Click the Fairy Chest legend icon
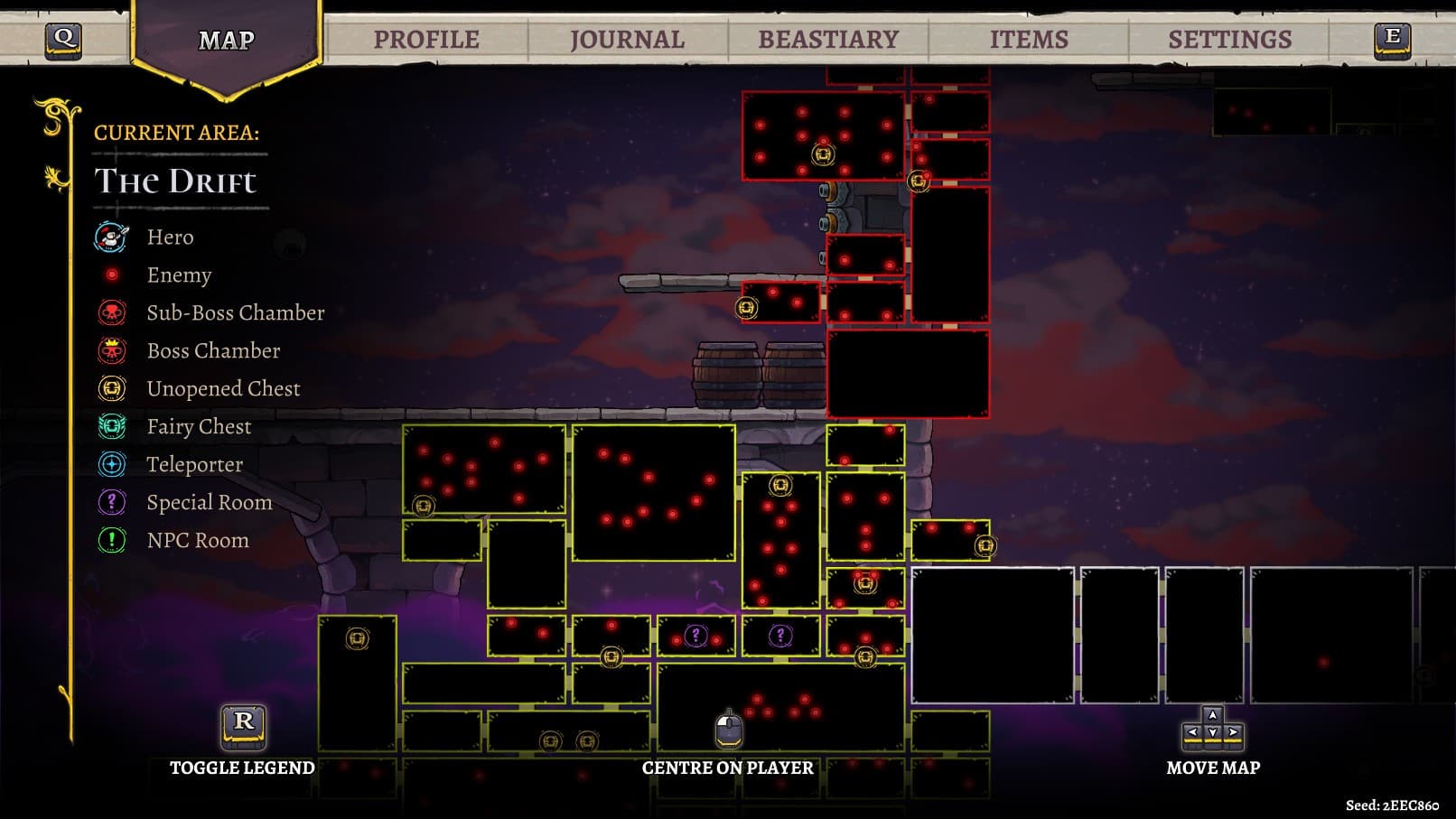The height and width of the screenshot is (819, 1456). coord(109,426)
